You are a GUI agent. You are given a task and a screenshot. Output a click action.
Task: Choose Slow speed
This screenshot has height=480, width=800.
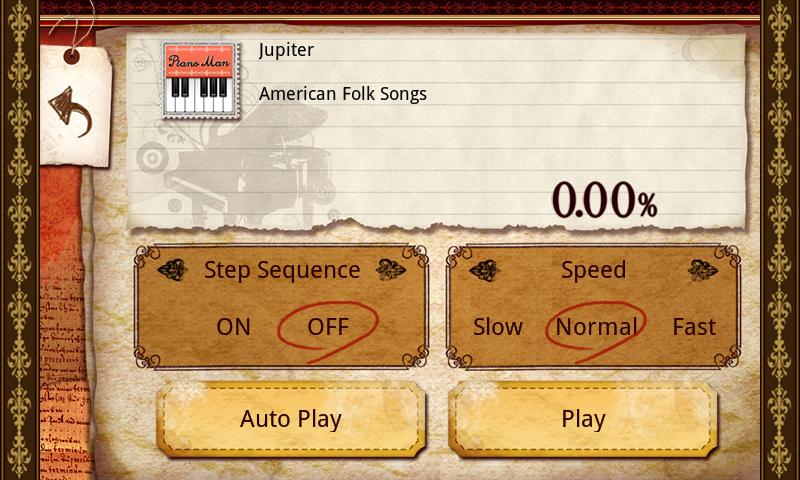click(498, 327)
